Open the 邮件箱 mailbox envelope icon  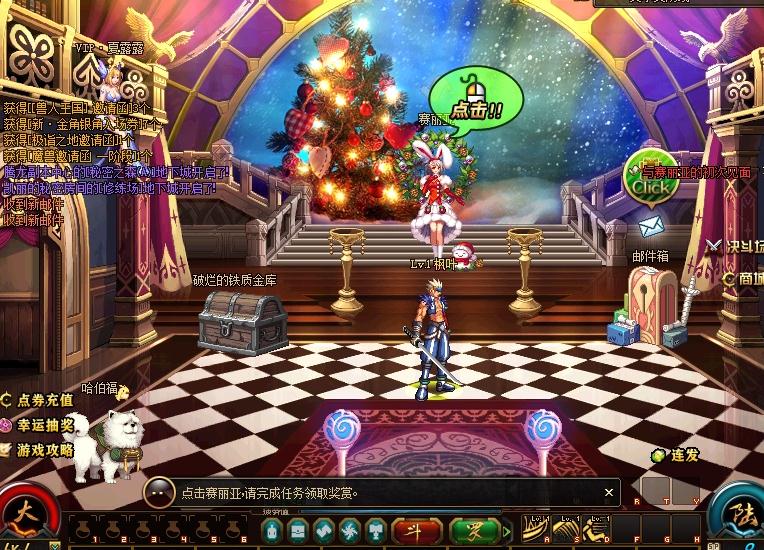(651, 227)
